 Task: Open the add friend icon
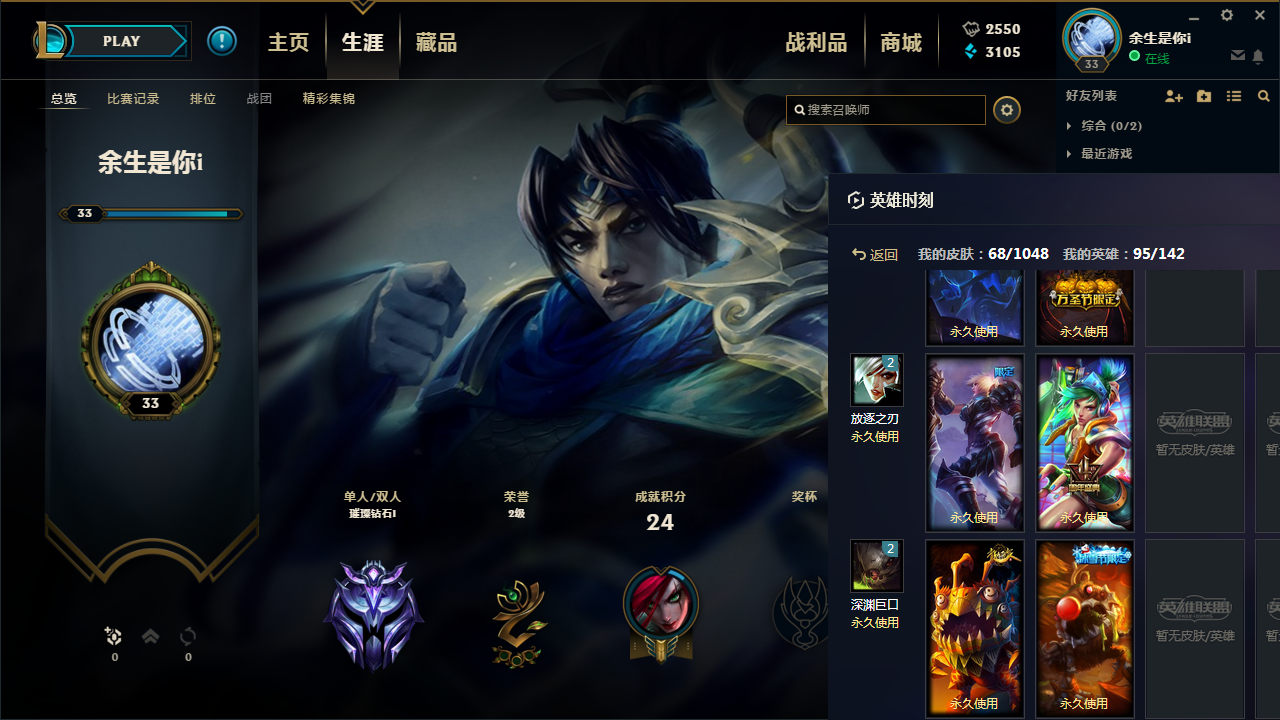1173,96
